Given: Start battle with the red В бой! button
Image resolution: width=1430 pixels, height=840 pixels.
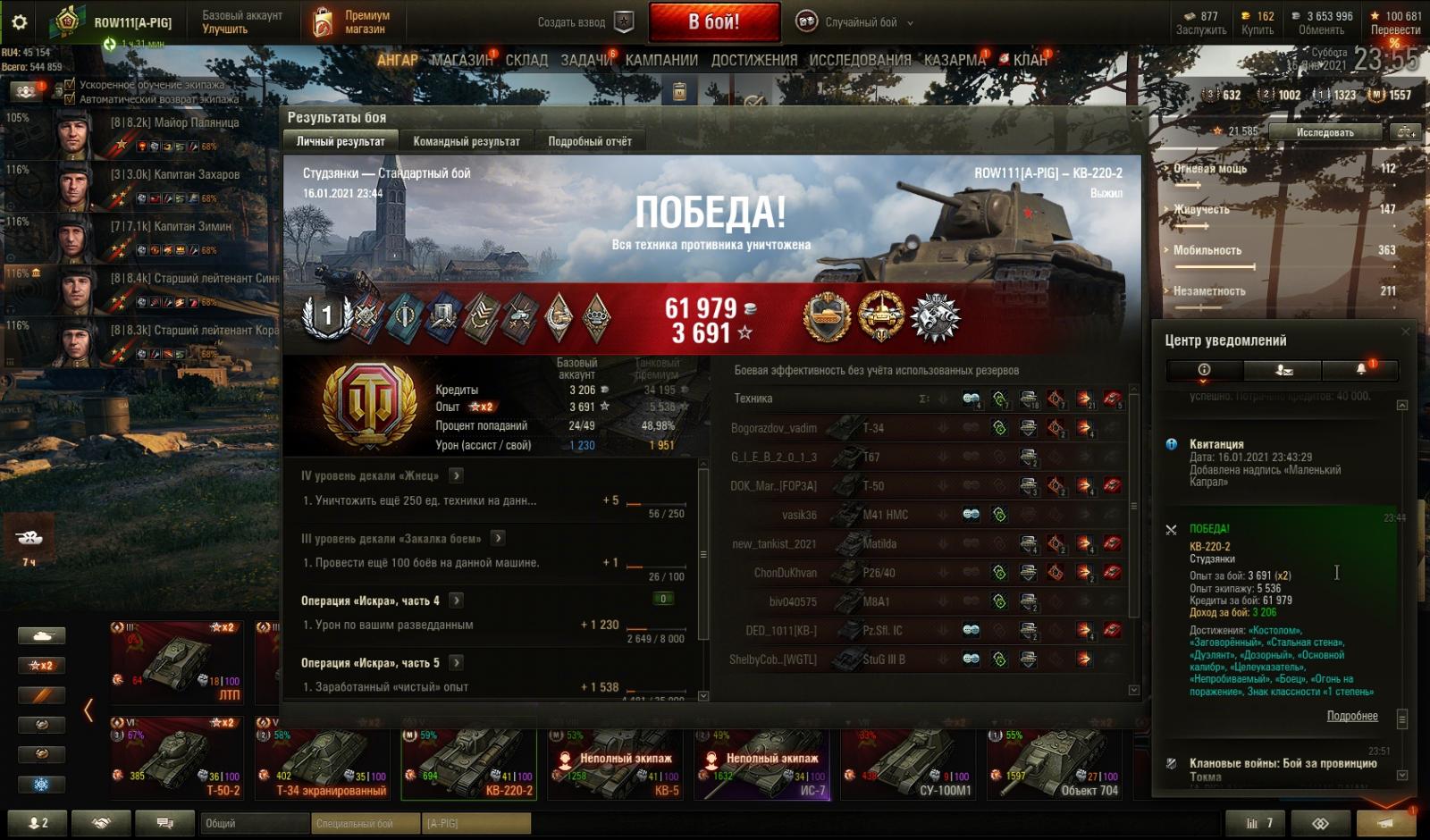Looking at the screenshot, I should pos(713,22).
